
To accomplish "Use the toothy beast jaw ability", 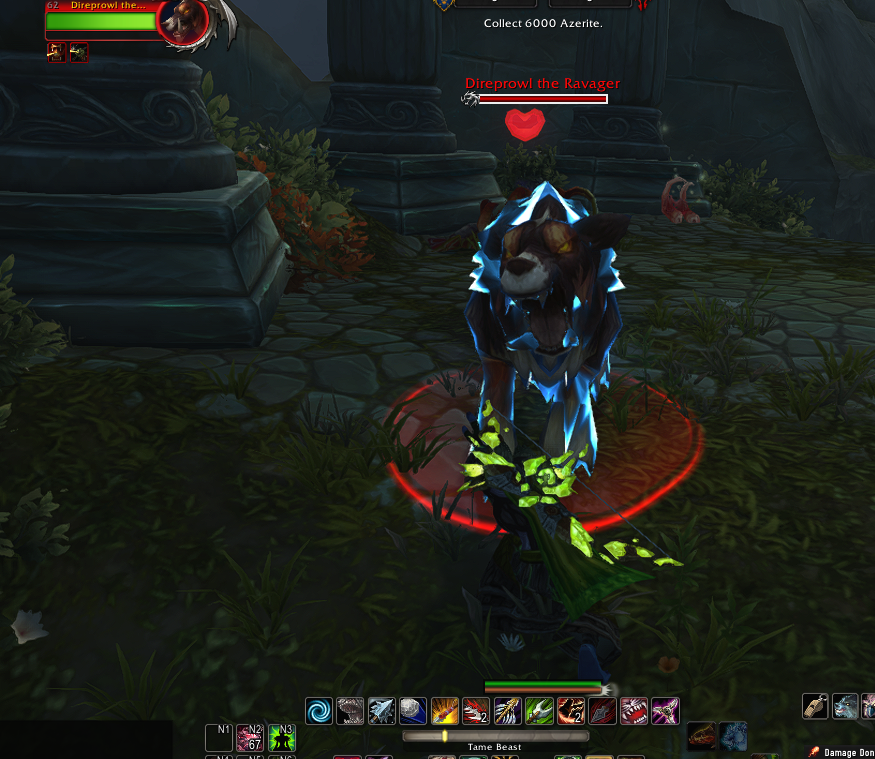I will click(350, 711).
